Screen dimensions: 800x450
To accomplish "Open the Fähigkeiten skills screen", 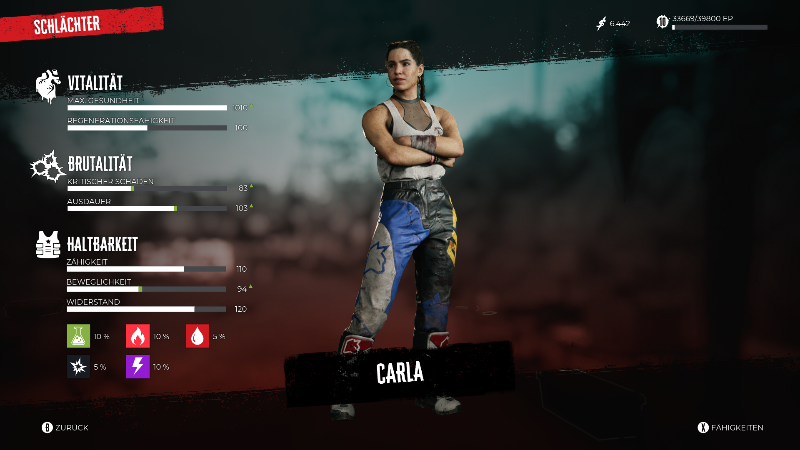I will 731,428.
